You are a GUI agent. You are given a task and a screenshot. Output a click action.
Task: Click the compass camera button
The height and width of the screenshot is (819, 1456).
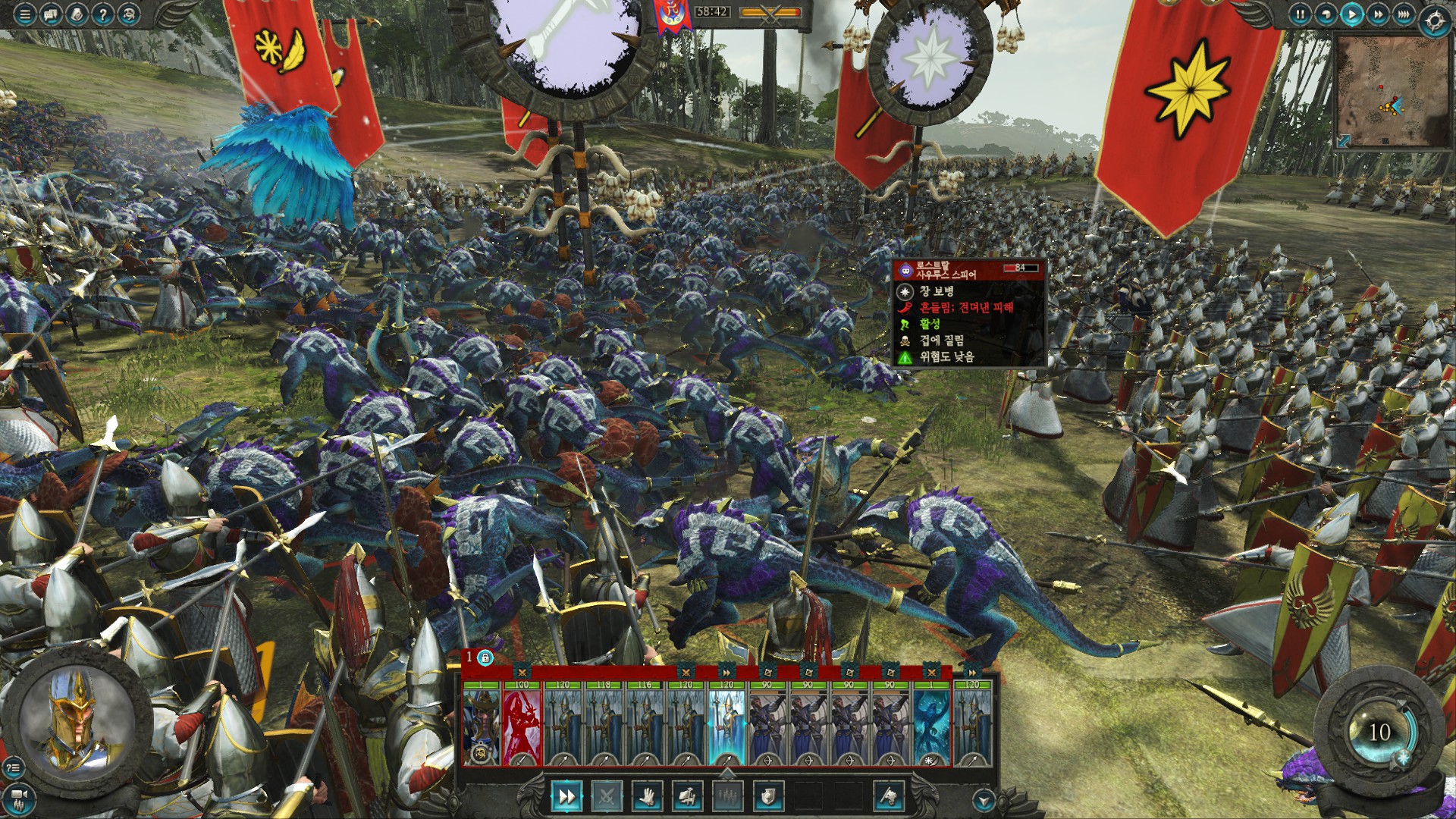[1435, 20]
